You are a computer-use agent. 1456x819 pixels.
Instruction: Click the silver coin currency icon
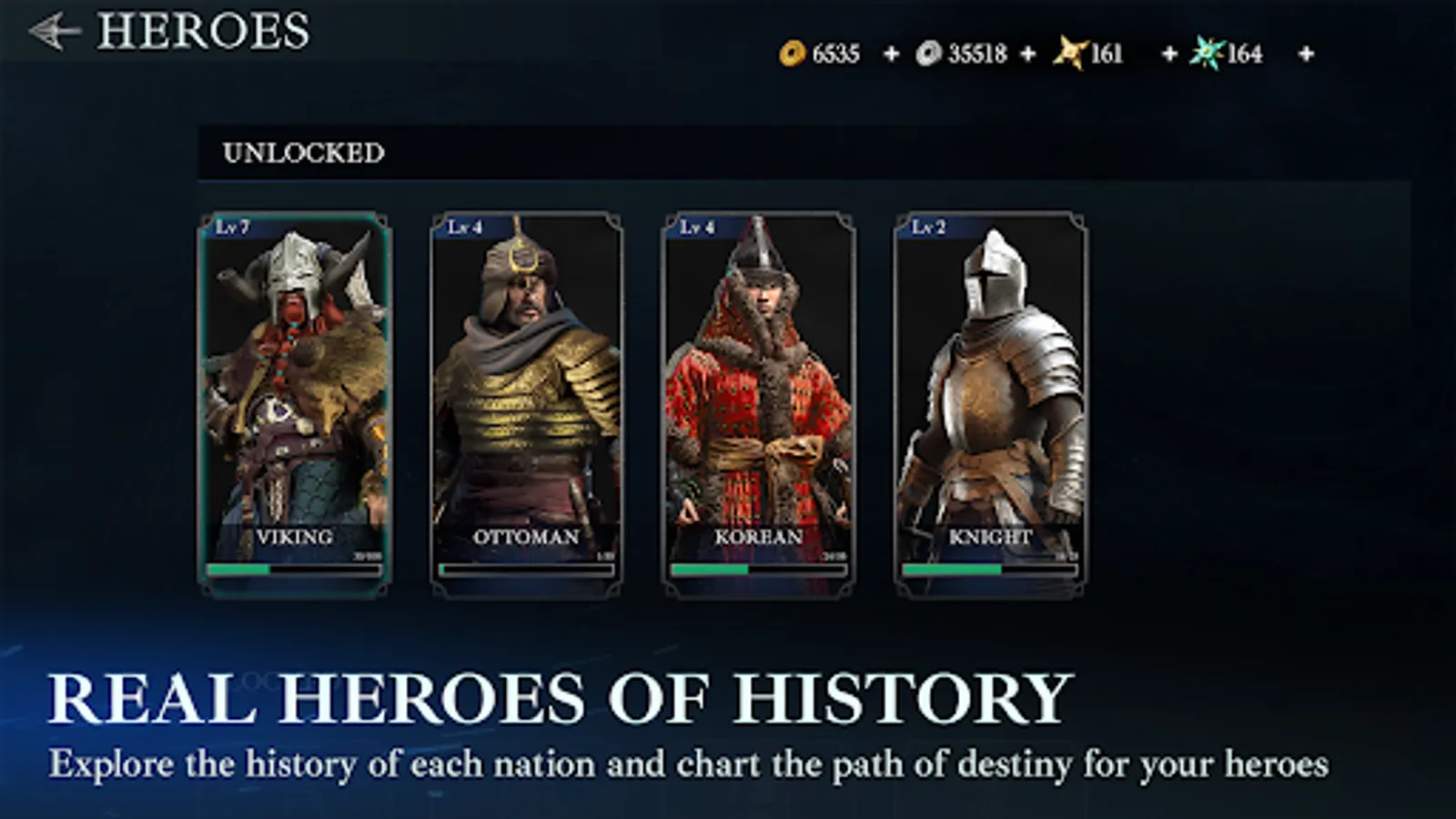[x=930, y=54]
